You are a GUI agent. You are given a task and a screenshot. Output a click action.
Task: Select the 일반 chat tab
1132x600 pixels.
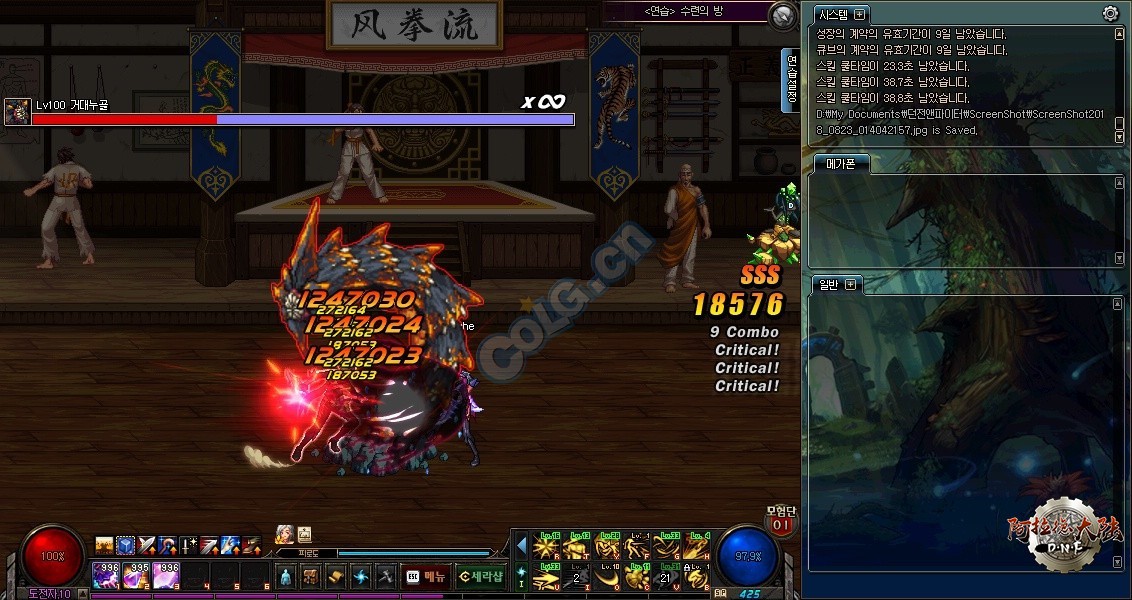tap(829, 285)
